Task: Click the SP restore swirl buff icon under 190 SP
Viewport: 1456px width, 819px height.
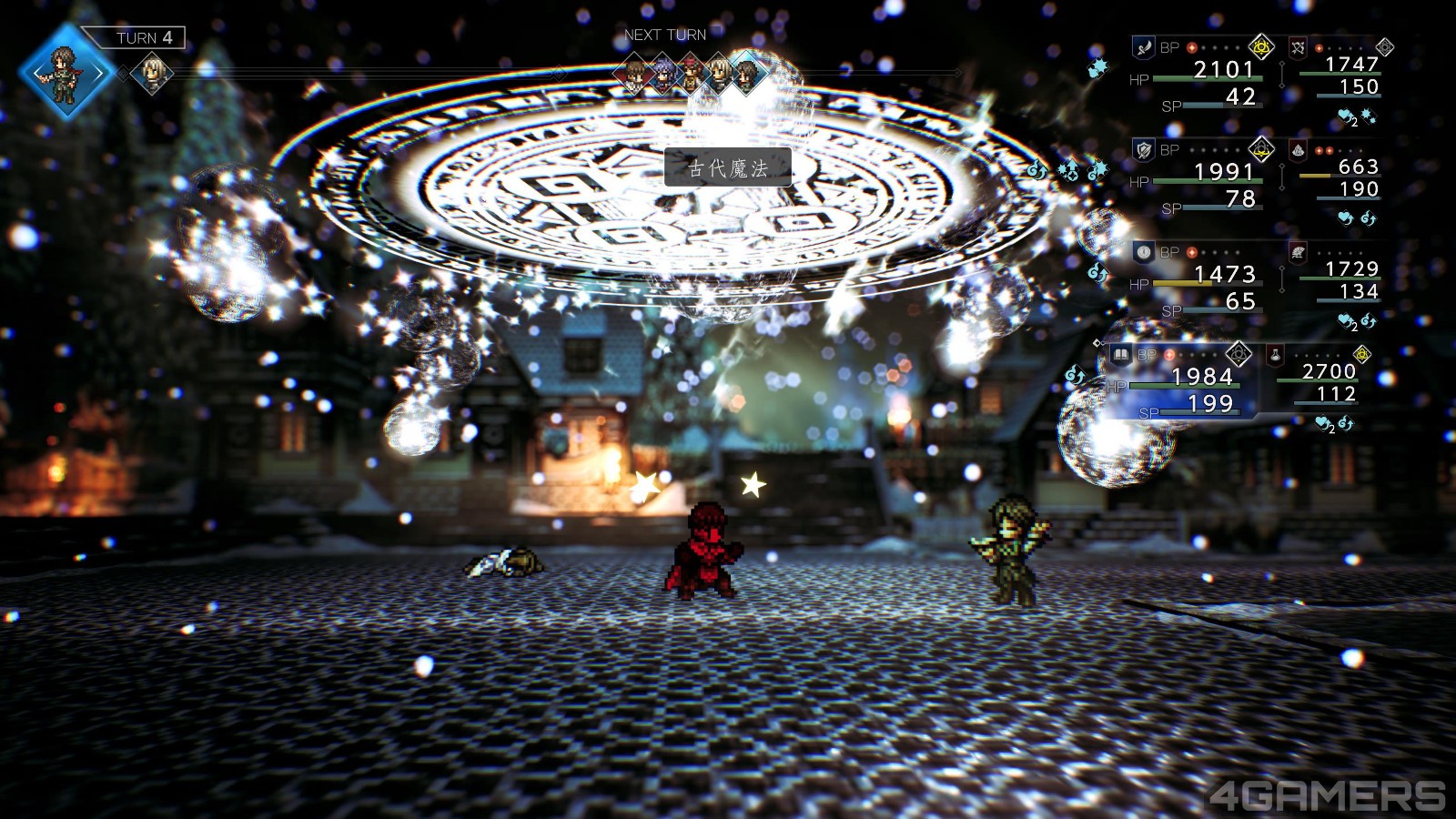Action: (x=1366, y=218)
